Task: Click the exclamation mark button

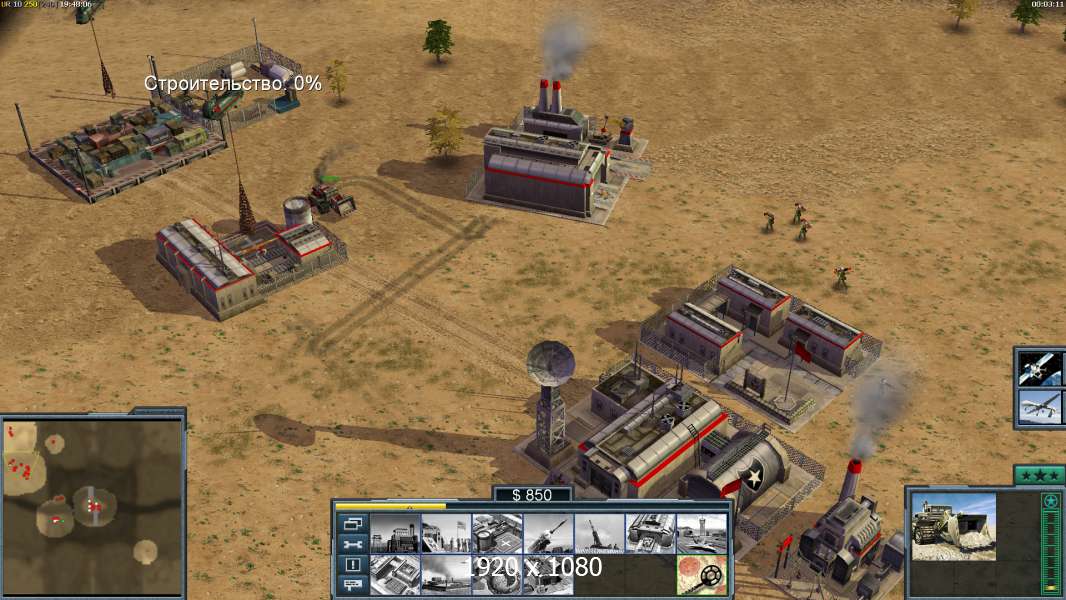Action: pyautogui.click(x=353, y=565)
